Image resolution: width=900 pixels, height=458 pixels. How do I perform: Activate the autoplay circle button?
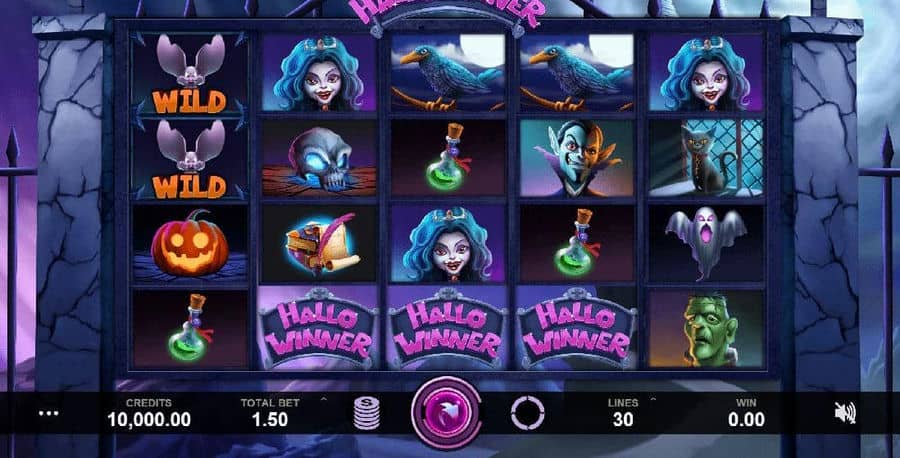[526, 412]
